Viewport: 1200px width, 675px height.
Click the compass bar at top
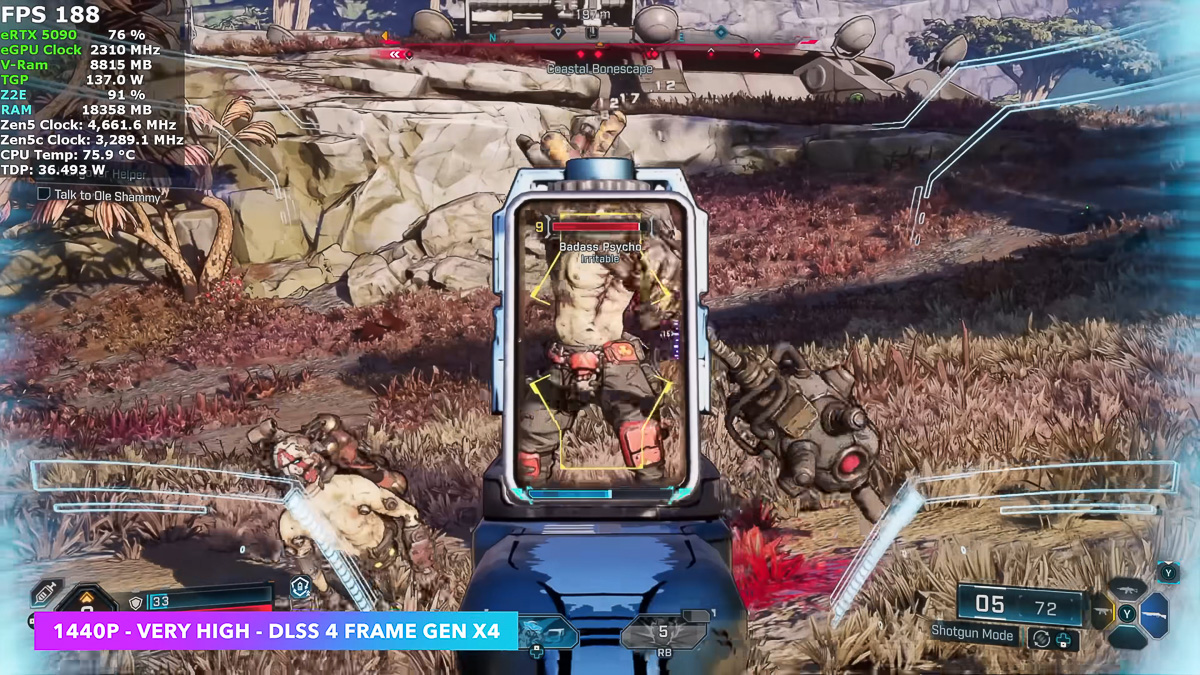(600, 40)
